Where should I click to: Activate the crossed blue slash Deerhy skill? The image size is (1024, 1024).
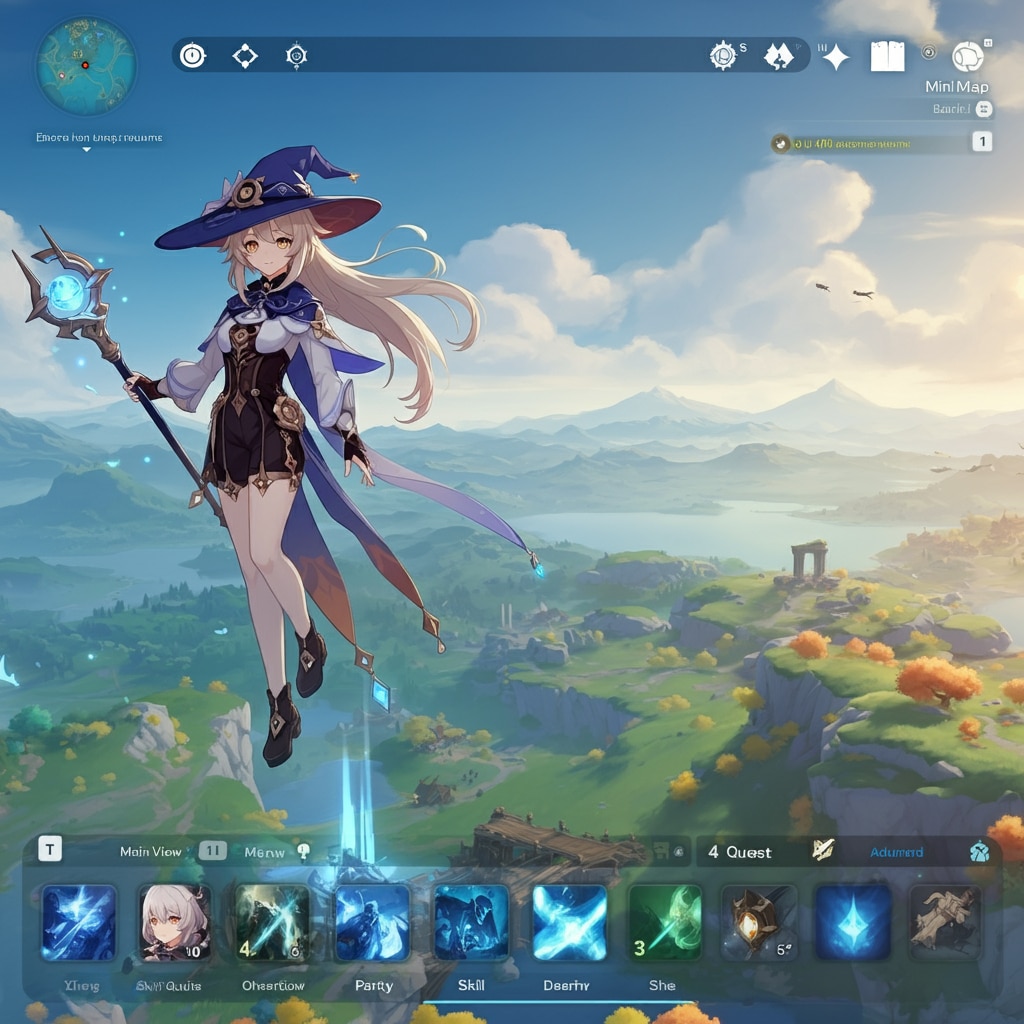569,923
